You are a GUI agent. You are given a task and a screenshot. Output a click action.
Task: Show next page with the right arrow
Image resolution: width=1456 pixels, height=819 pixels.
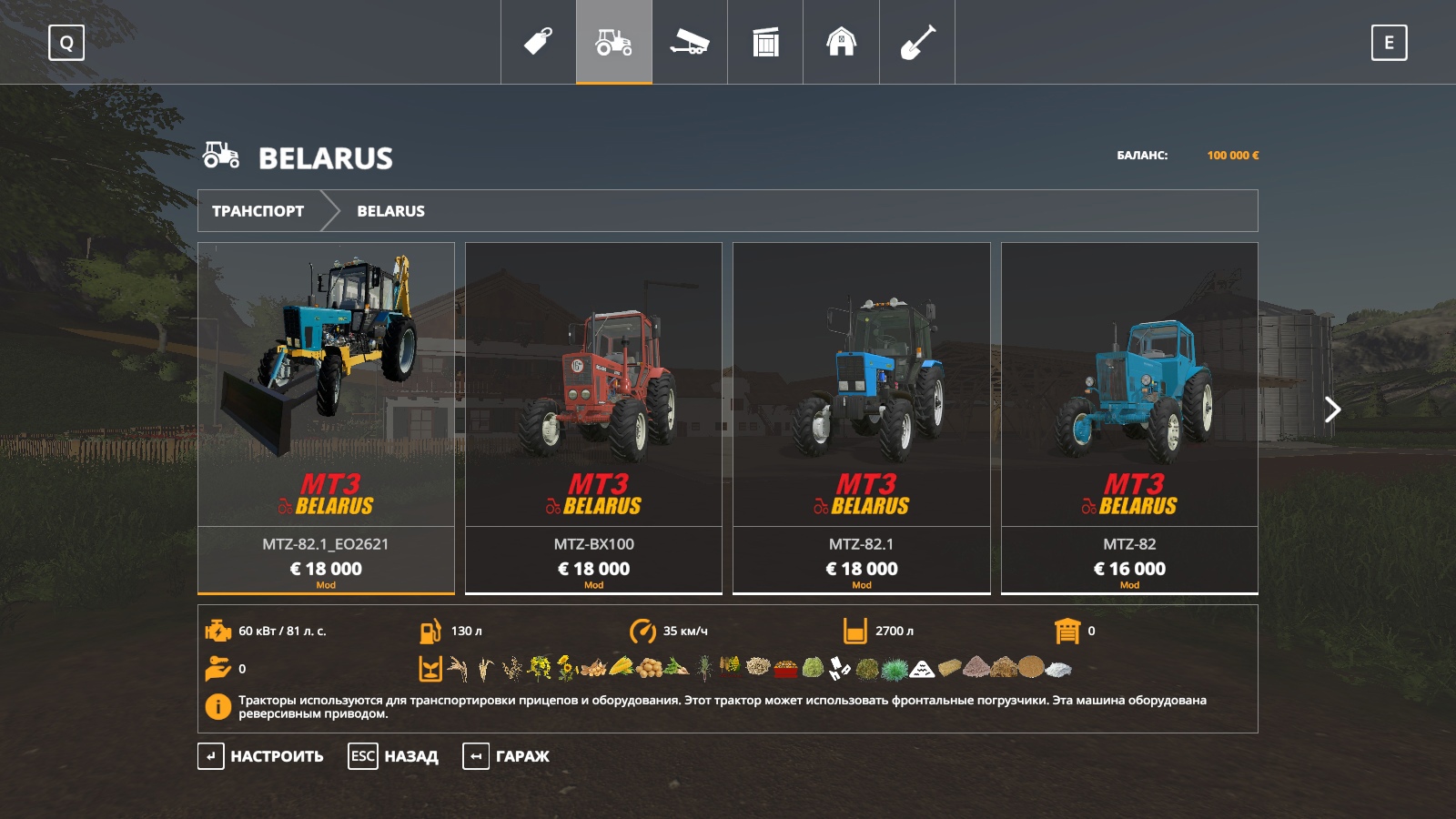[1332, 409]
